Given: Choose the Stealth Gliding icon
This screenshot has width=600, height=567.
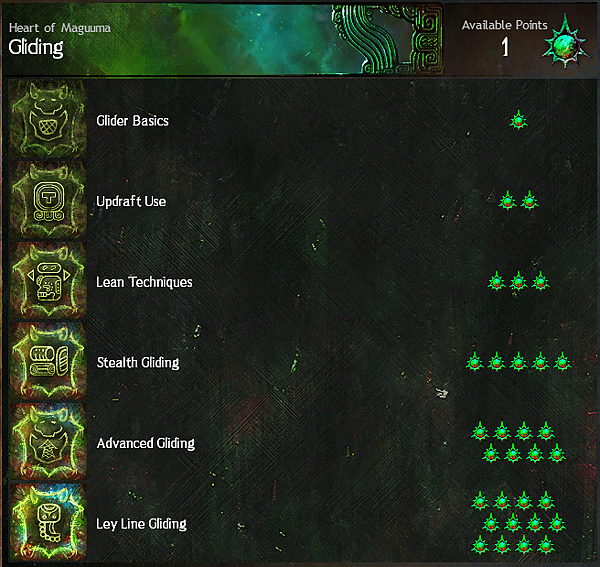Looking at the screenshot, I should (46, 362).
